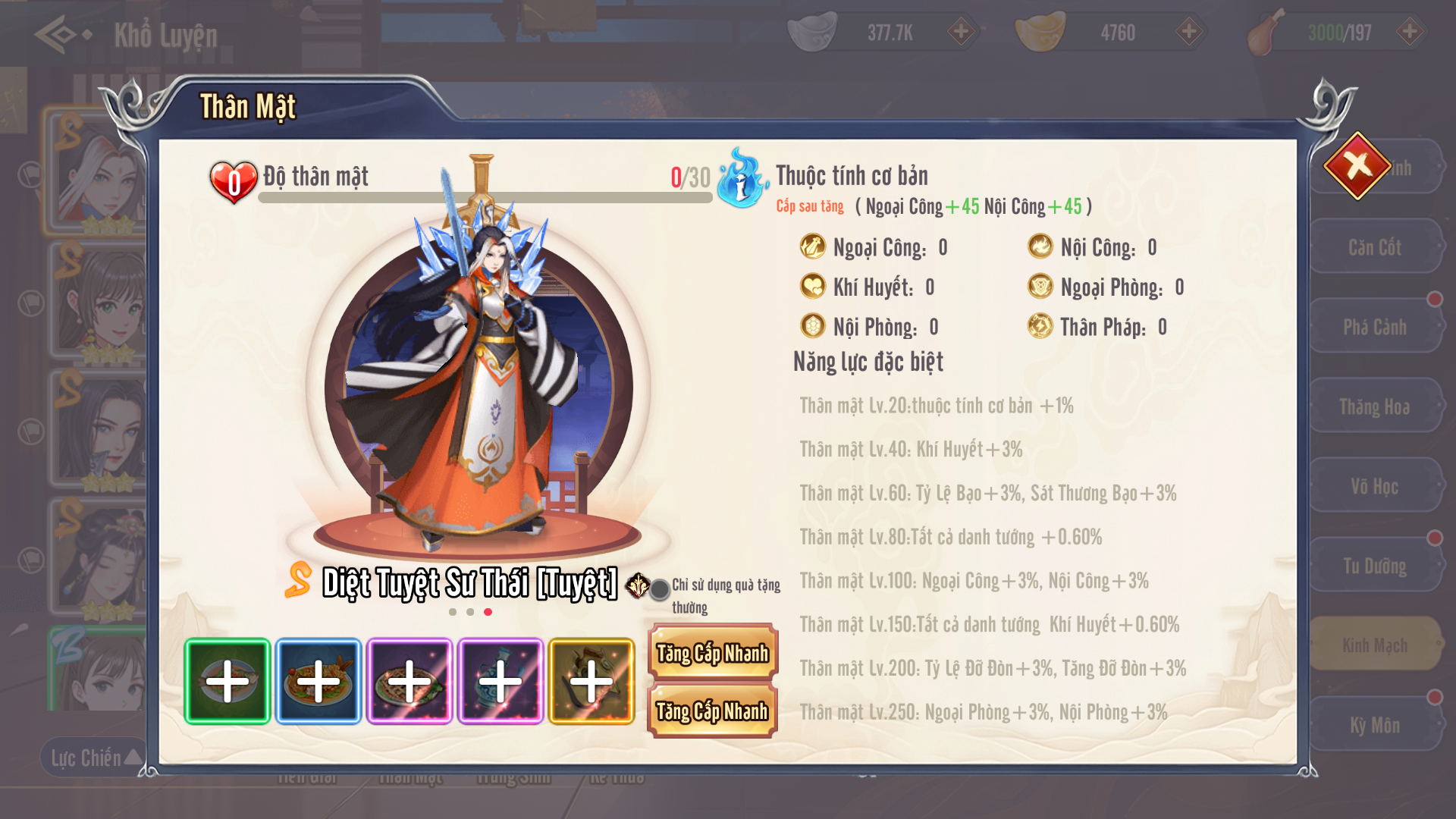Toggle 'Chỉ sử dụng quà tặng thường' option
This screenshot has width=1456, height=819.
660,589
